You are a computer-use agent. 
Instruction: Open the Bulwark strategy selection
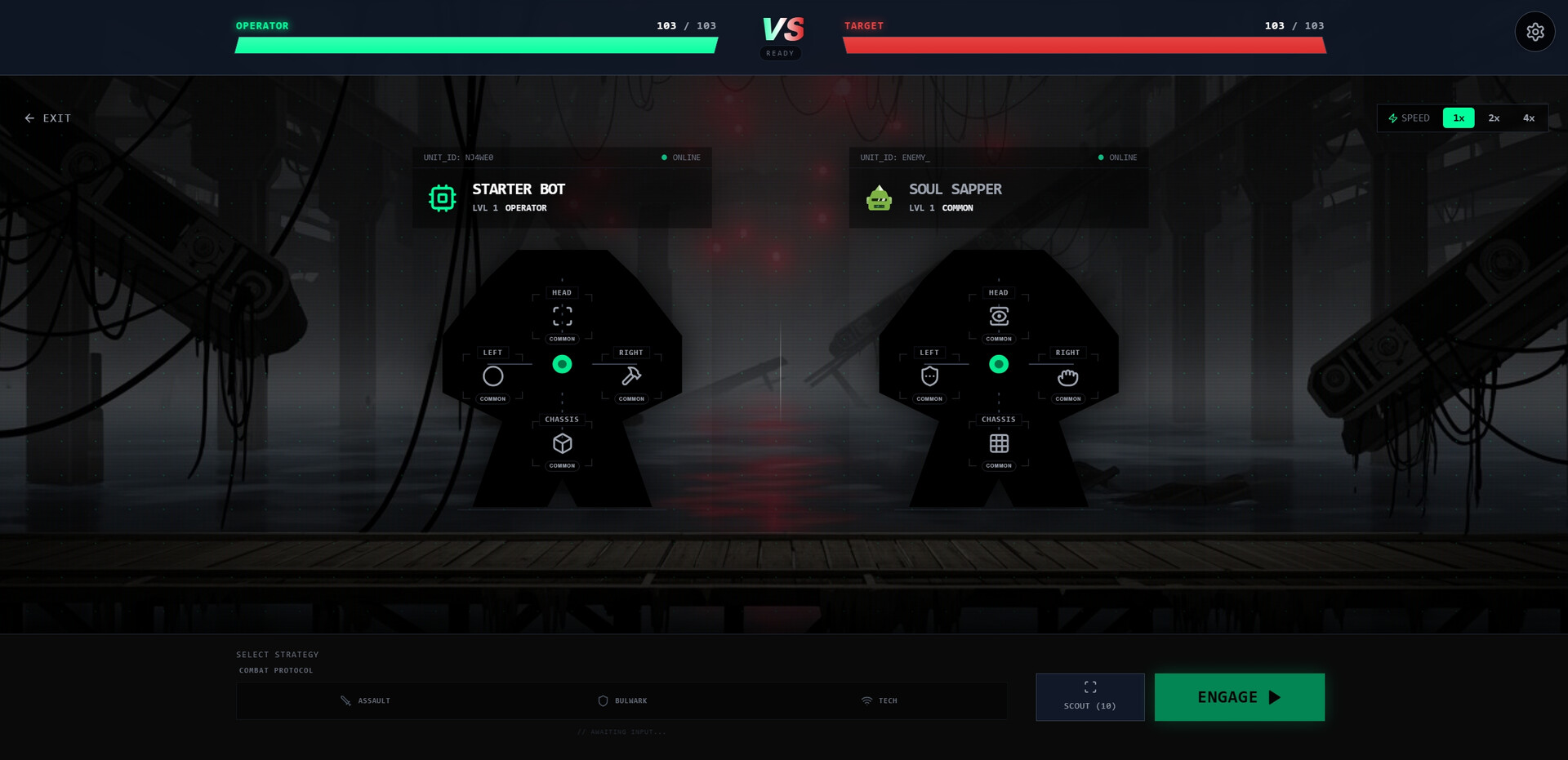click(x=623, y=700)
